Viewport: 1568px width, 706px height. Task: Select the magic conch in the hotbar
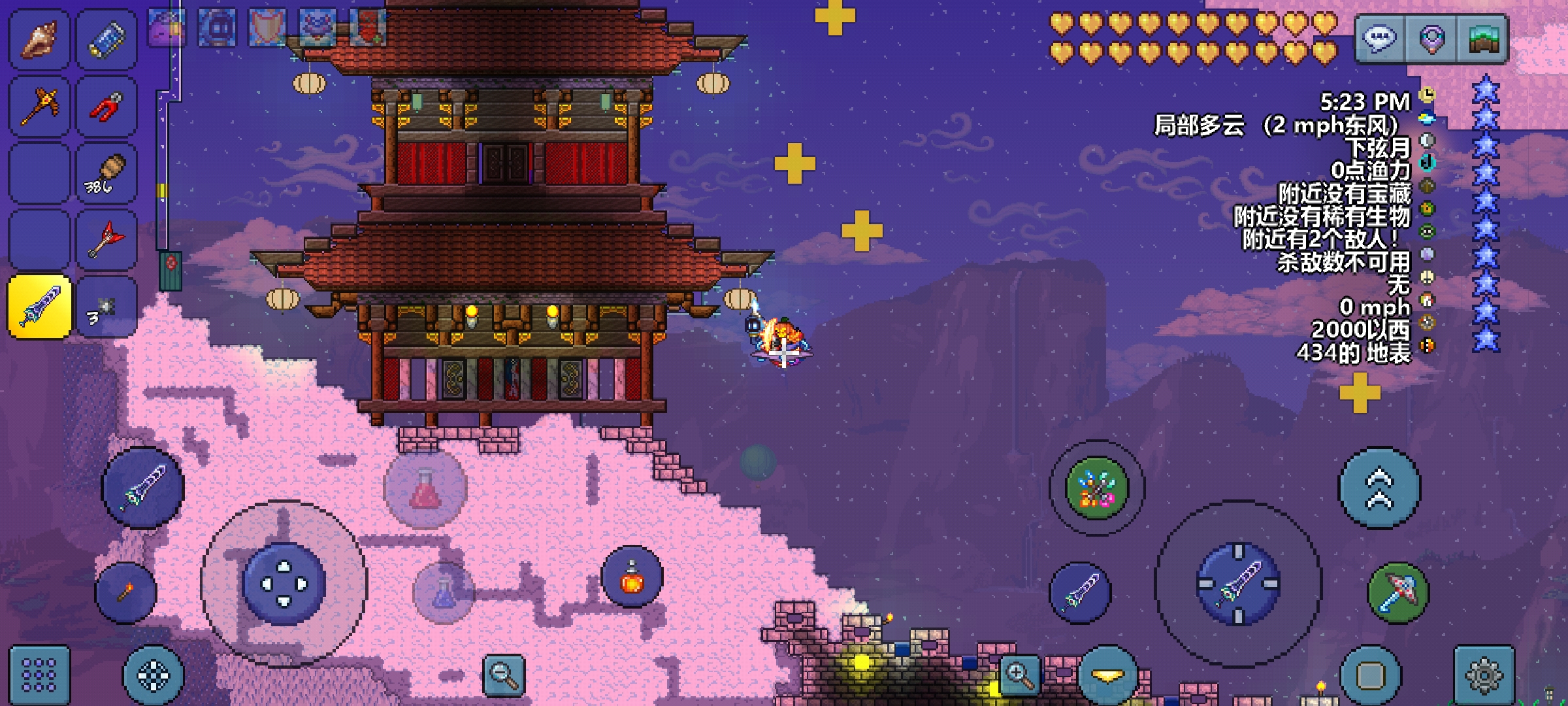point(38,38)
